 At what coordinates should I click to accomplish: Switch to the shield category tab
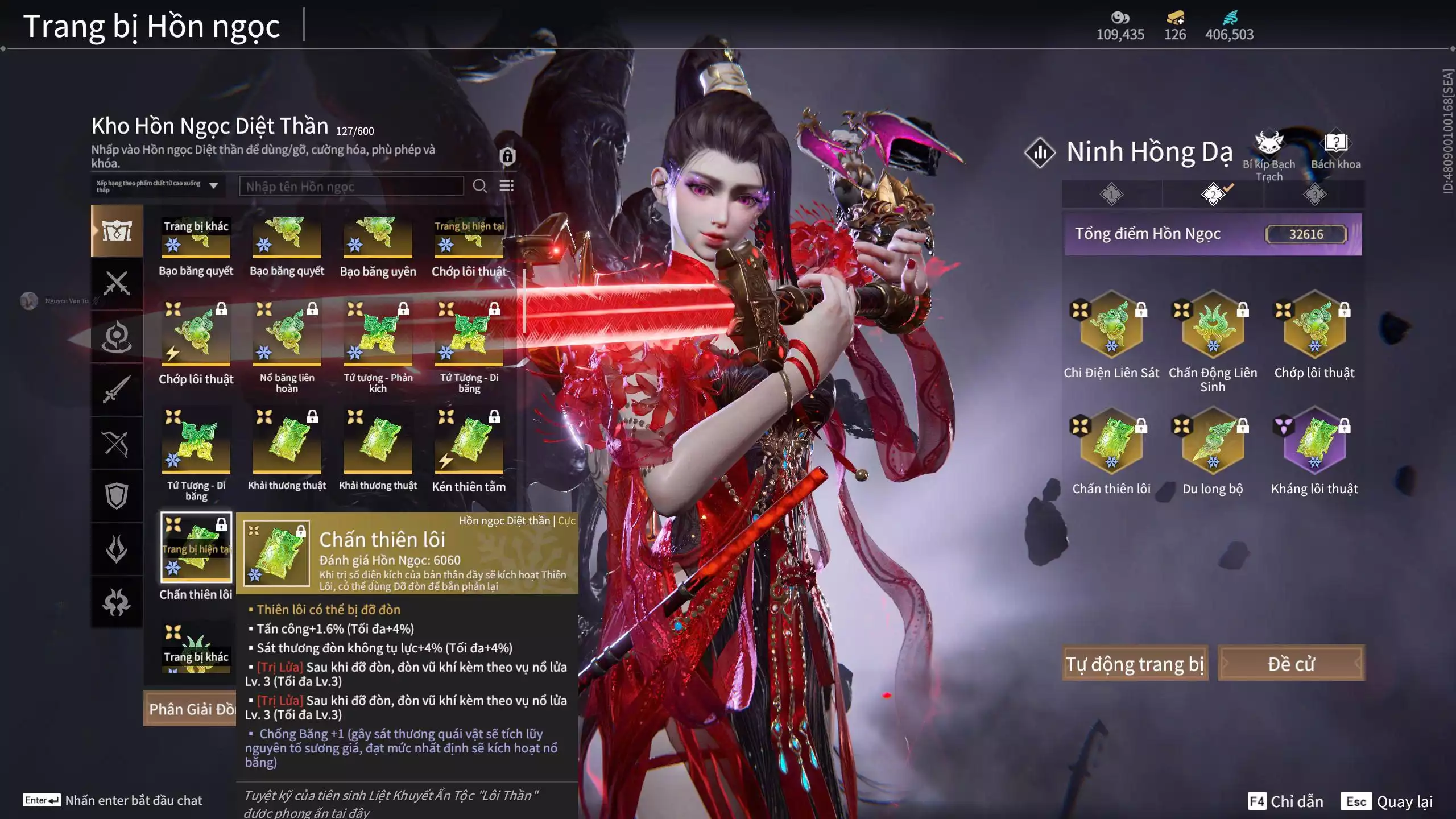click(x=117, y=495)
